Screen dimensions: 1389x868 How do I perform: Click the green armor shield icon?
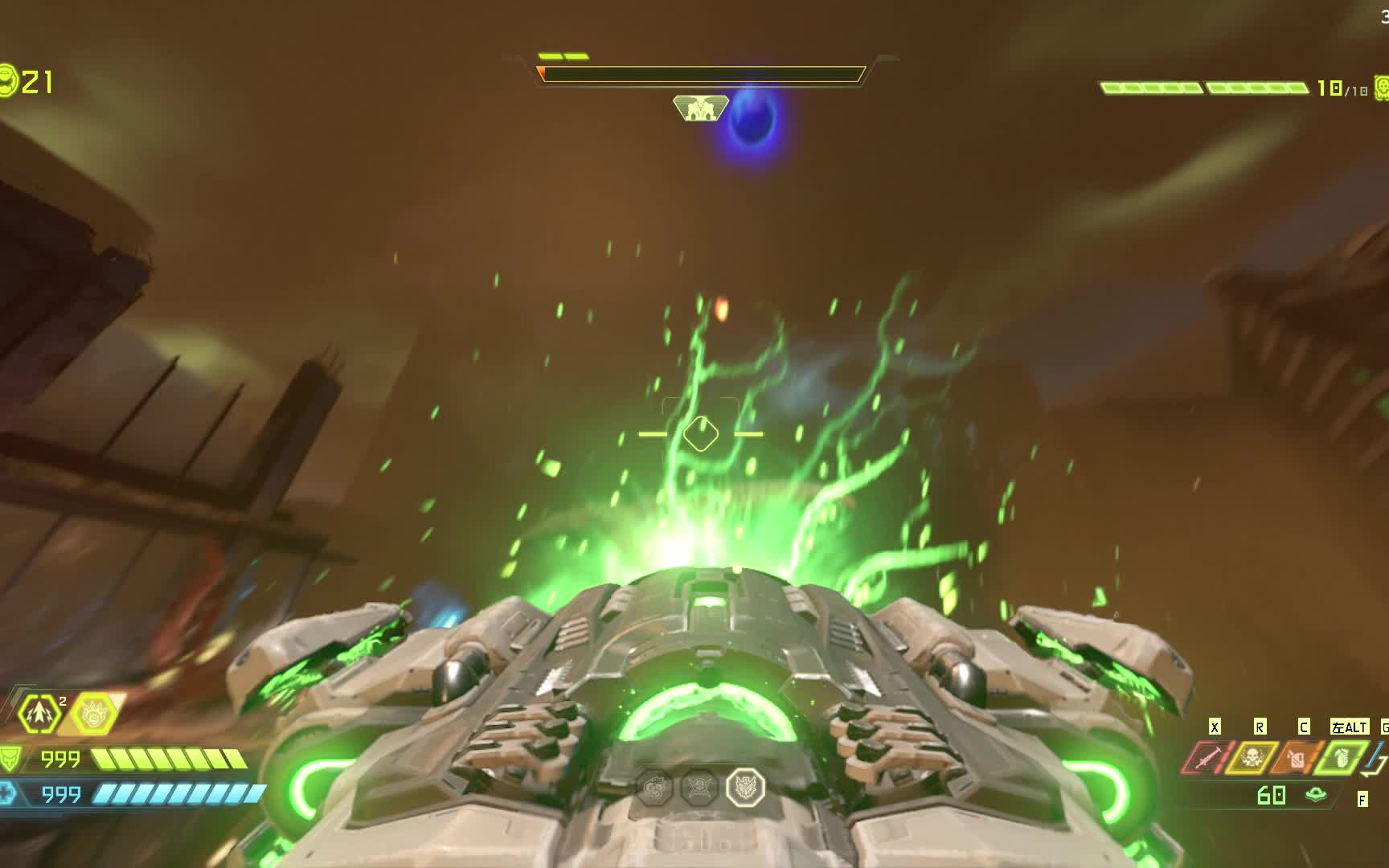10,758
